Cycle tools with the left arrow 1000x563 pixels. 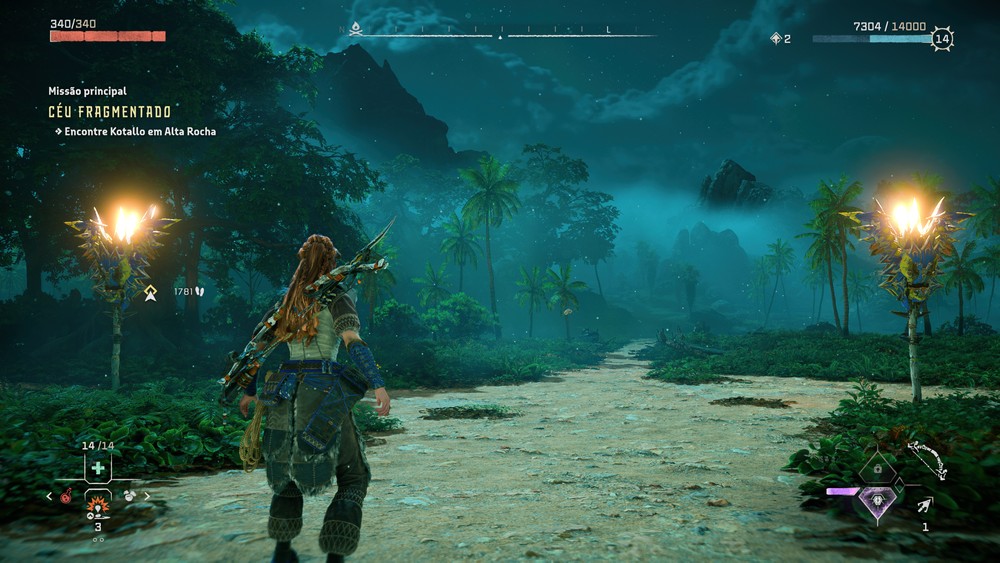coord(49,496)
